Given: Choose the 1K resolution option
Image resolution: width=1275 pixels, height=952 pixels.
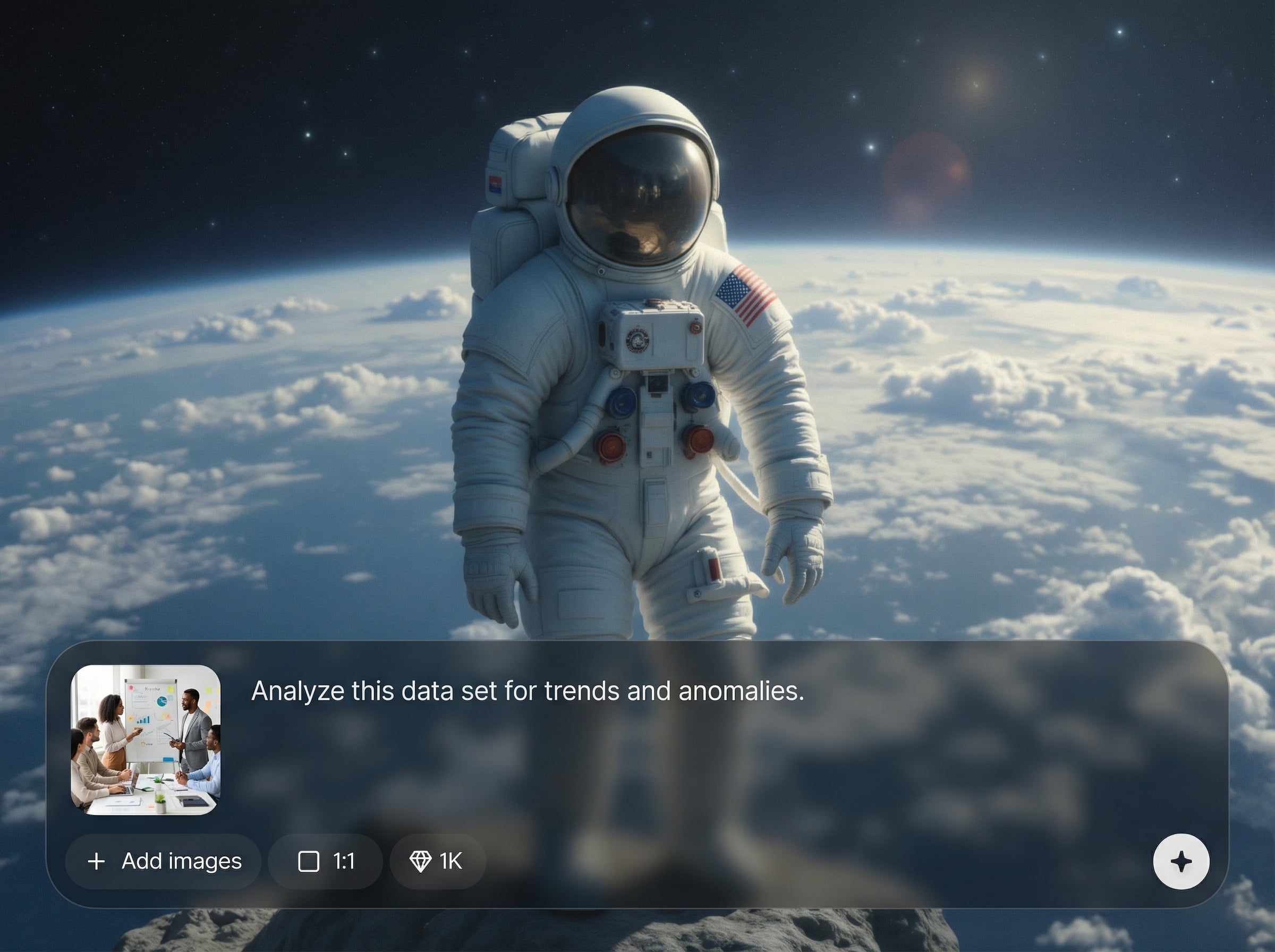Looking at the screenshot, I should pyautogui.click(x=437, y=862).
